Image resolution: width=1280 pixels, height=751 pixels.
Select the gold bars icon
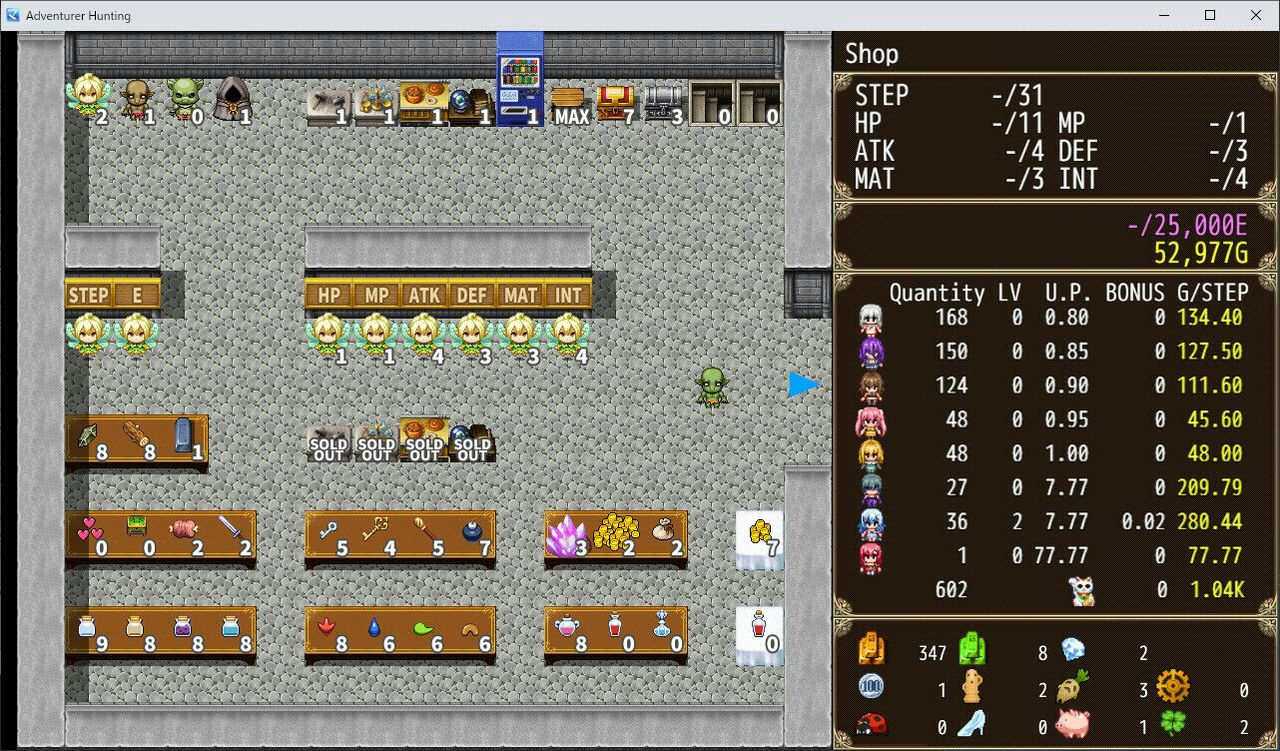(x=615, y=533)
